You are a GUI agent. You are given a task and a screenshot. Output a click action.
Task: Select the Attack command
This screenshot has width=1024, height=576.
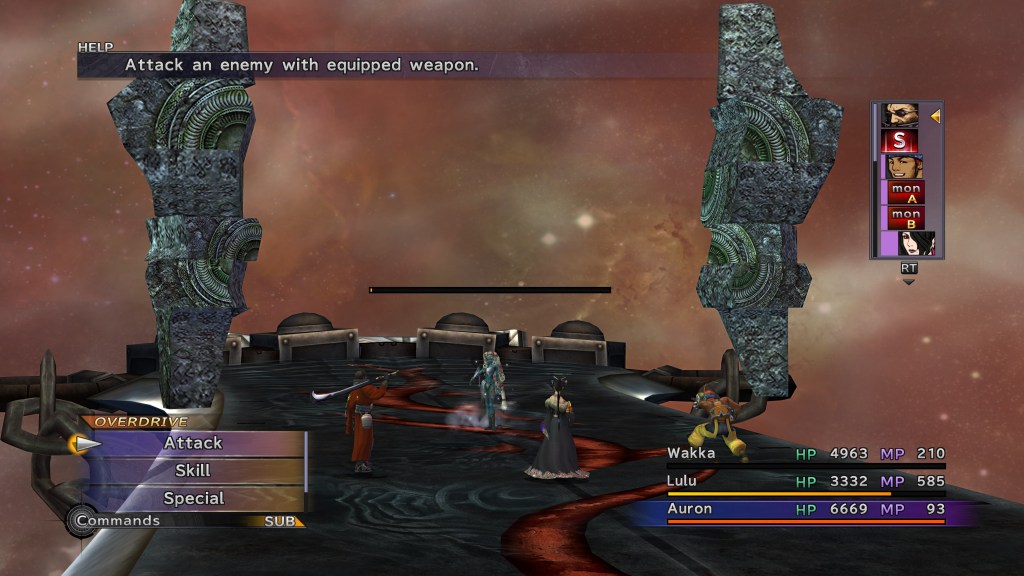pyautogui.click(x=193, y=443)
